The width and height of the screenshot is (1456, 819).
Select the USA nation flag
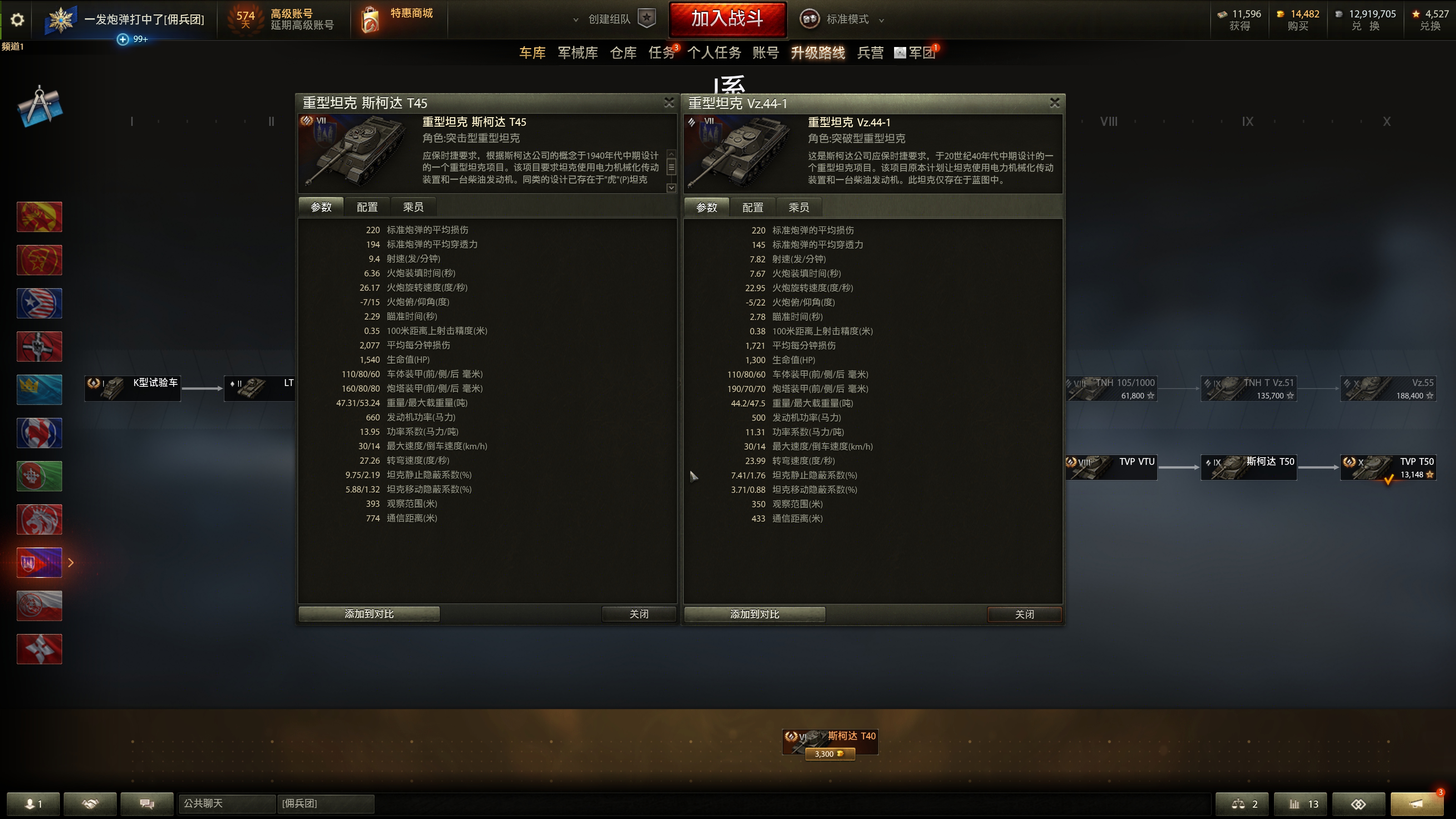click(39, 303)
